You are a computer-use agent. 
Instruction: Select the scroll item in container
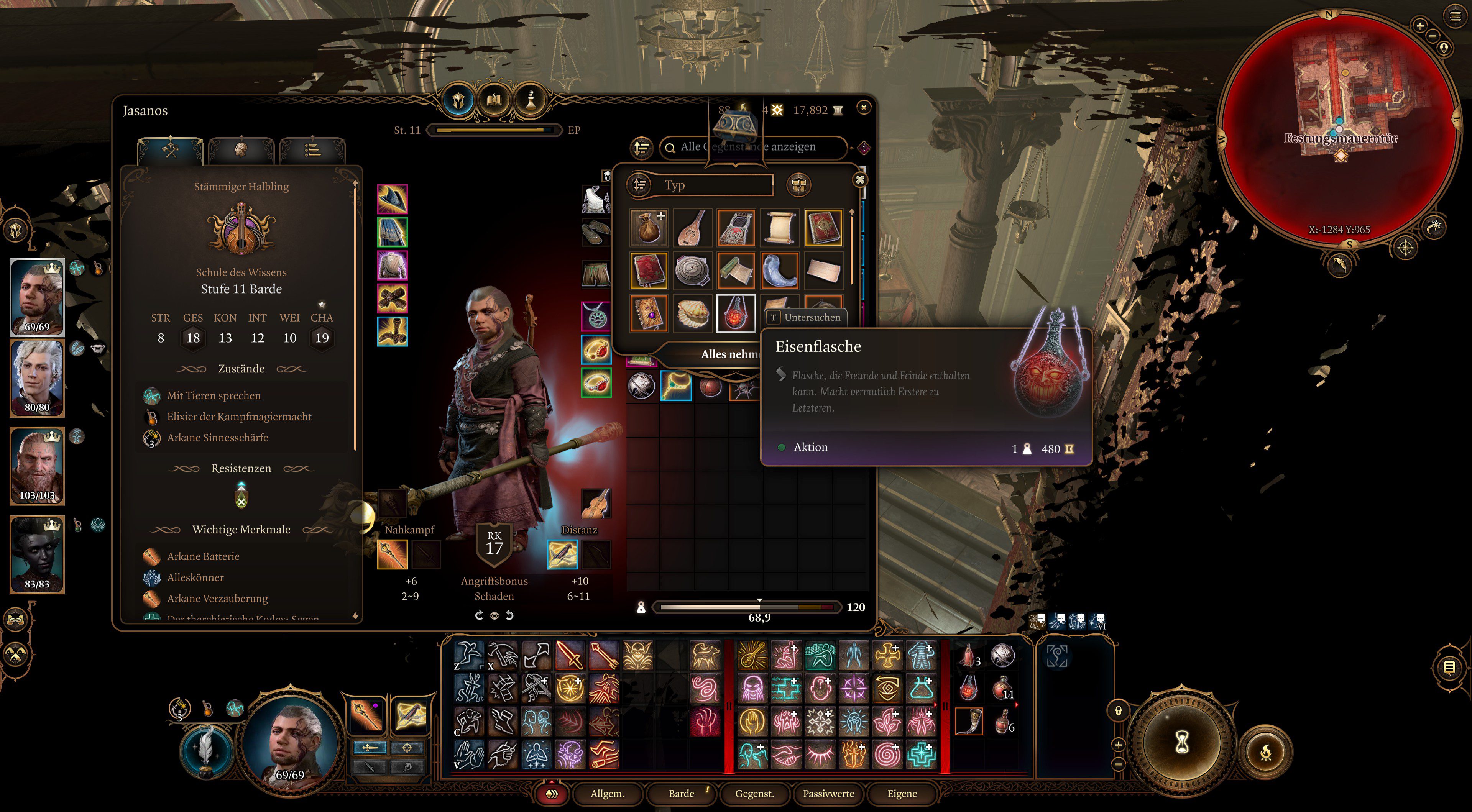click(x=779, y=227)
